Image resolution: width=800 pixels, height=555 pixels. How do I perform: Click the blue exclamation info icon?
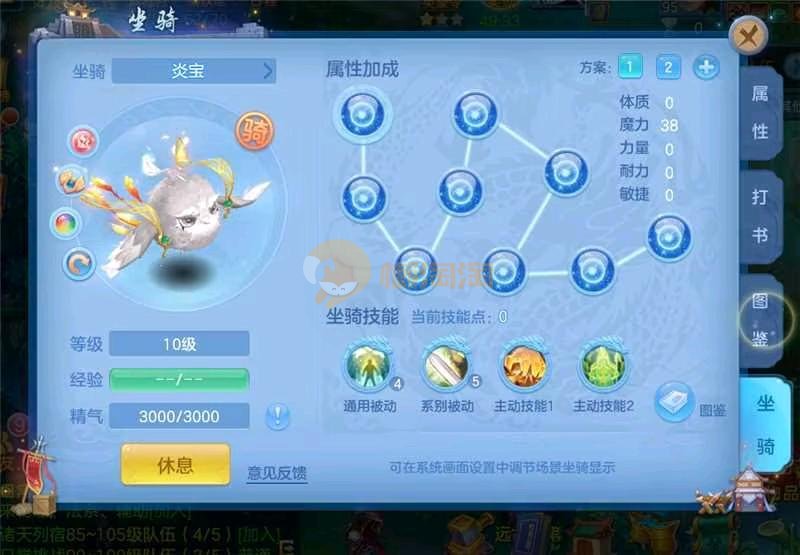(277, 416)
